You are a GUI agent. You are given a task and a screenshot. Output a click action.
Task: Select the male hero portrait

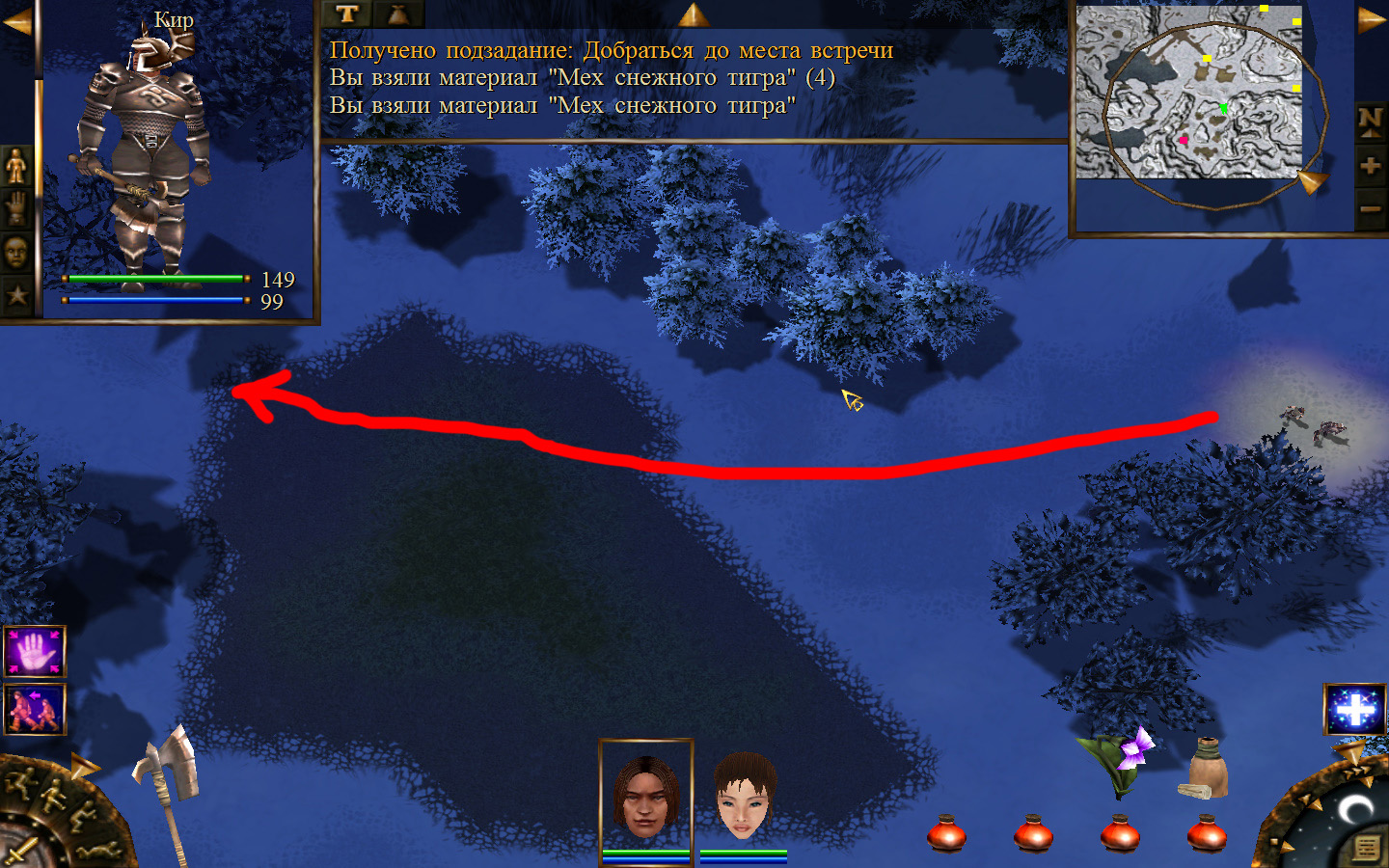645,796
